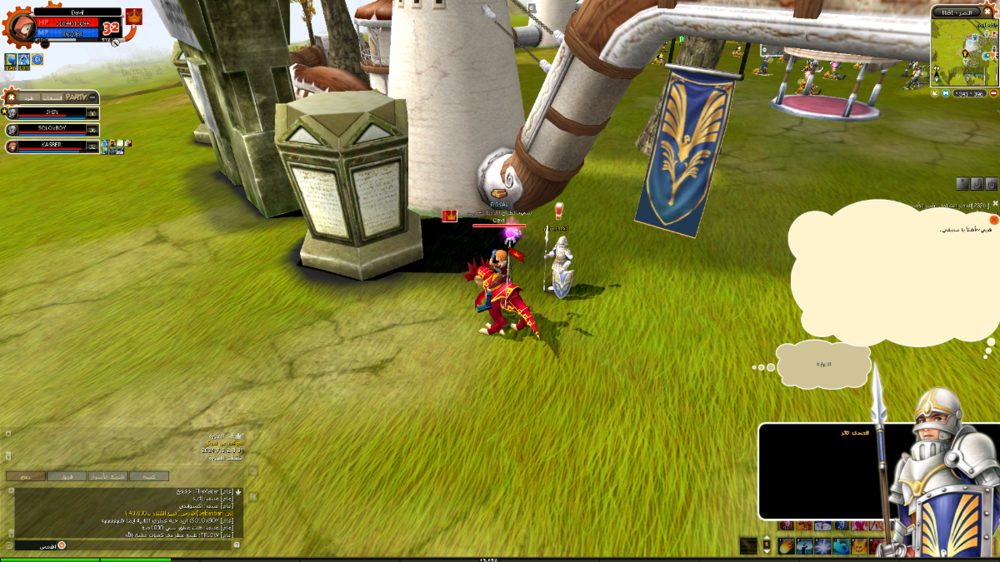Click the spinning swirl buff icon
1000x562 pixels.
pos(37,60)
